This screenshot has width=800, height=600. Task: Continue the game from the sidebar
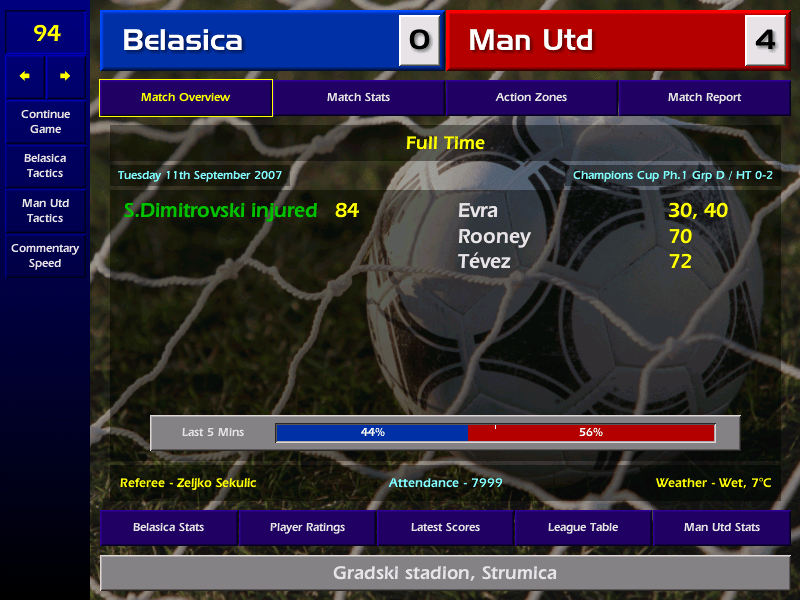click(45, 121)
